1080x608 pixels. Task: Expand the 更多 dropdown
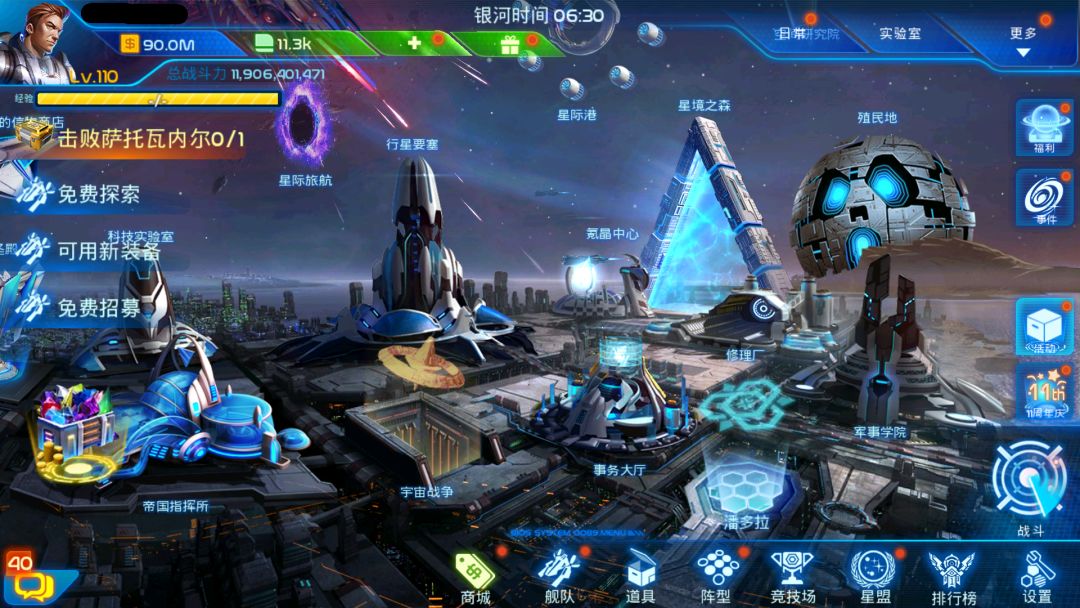pos(1023,40)
